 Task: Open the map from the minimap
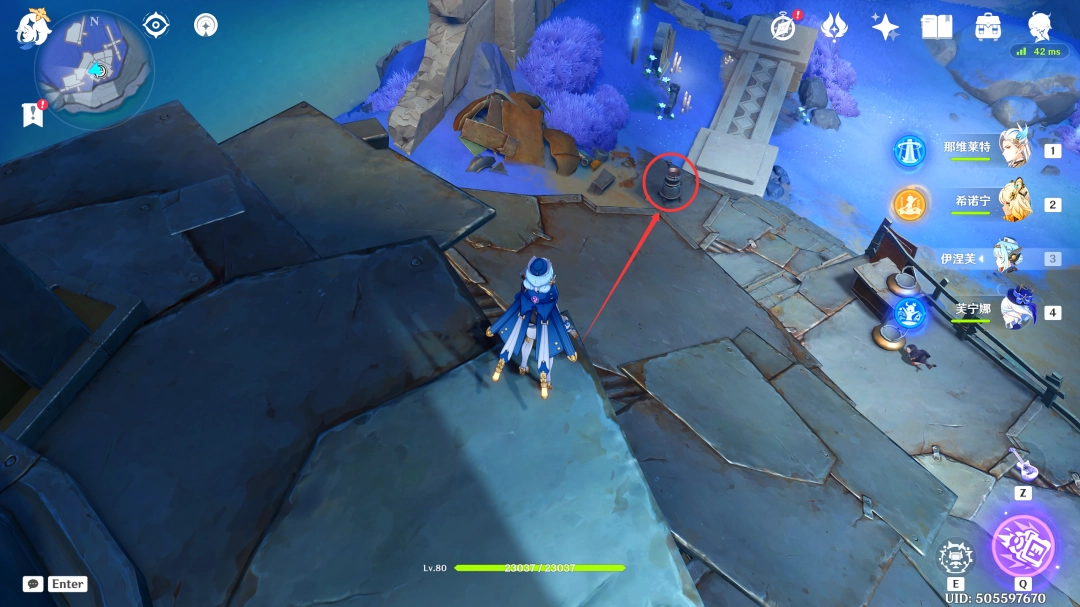coord(93,71)
